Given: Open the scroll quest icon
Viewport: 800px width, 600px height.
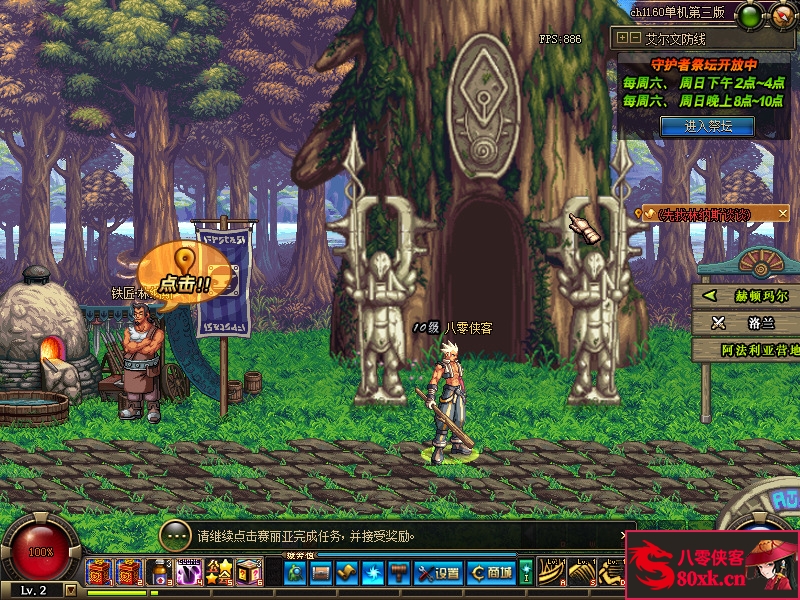Looking at the screenshot, I should [x=347, y=573].
